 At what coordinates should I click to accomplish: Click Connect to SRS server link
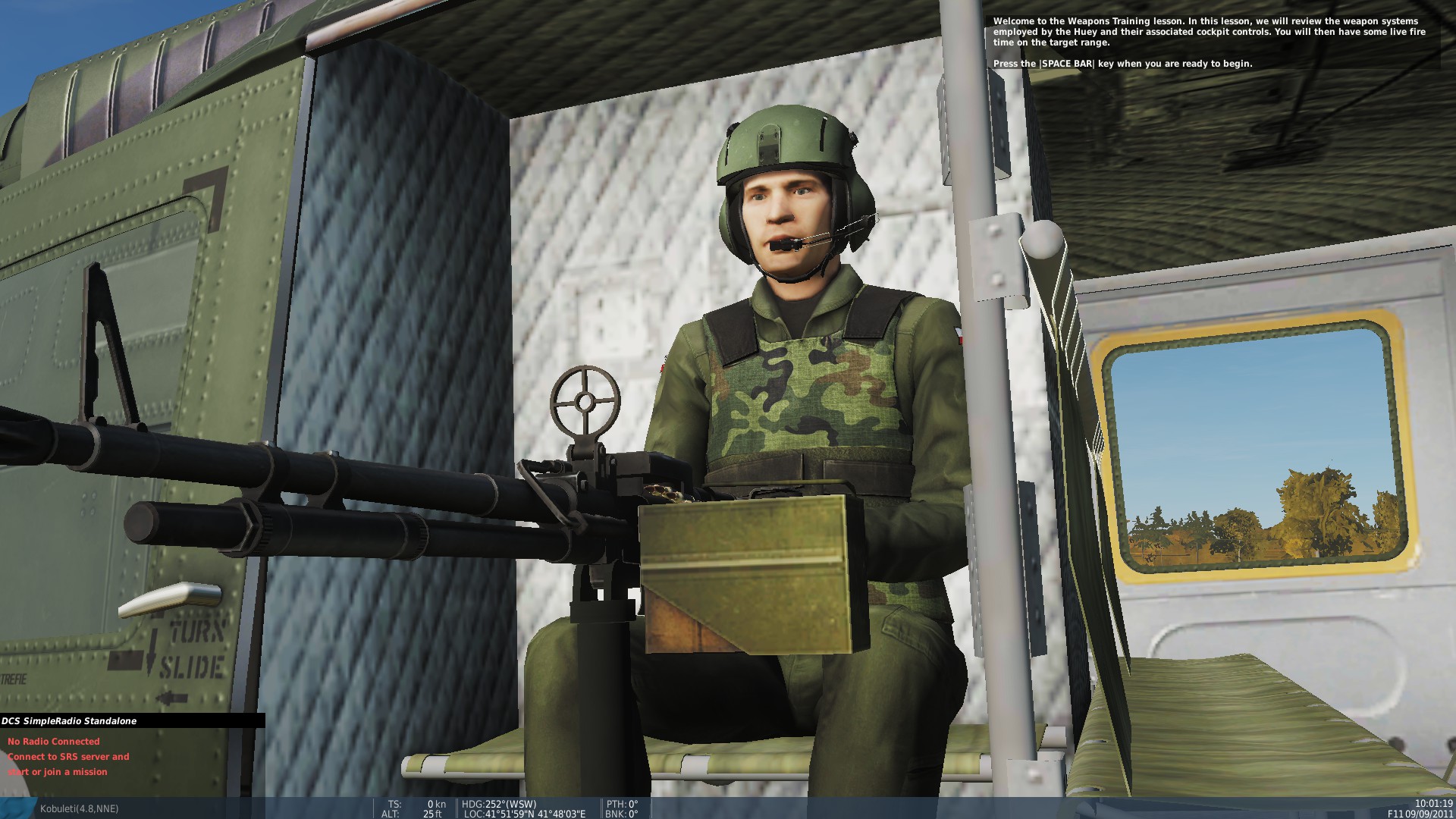pyautogui.click(x=67, y=756)
